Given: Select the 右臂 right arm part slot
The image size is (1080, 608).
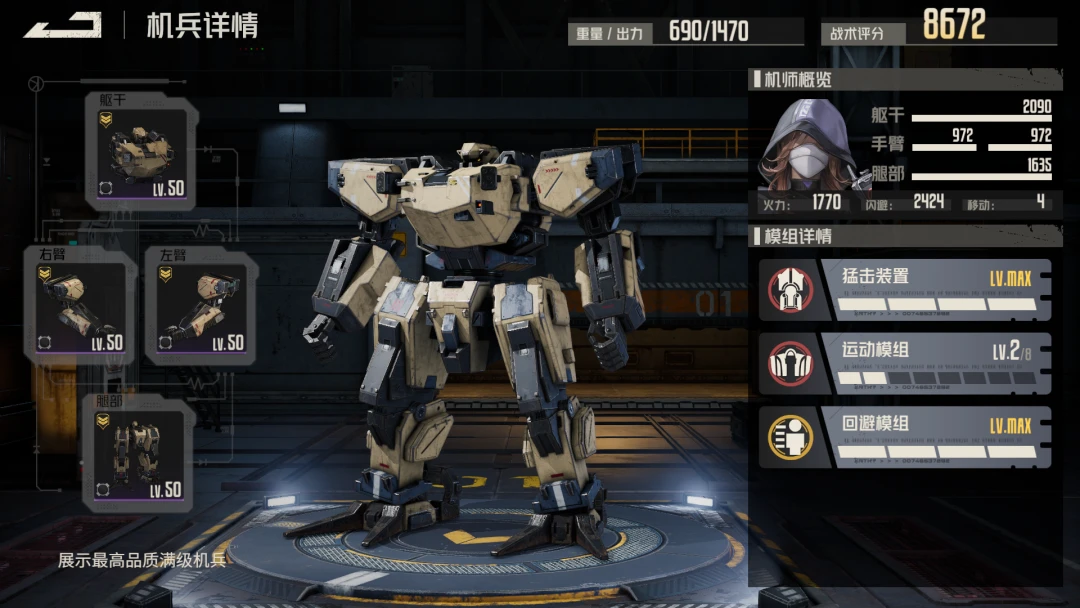Looking at the screenshot, I should tap(80, 307).
